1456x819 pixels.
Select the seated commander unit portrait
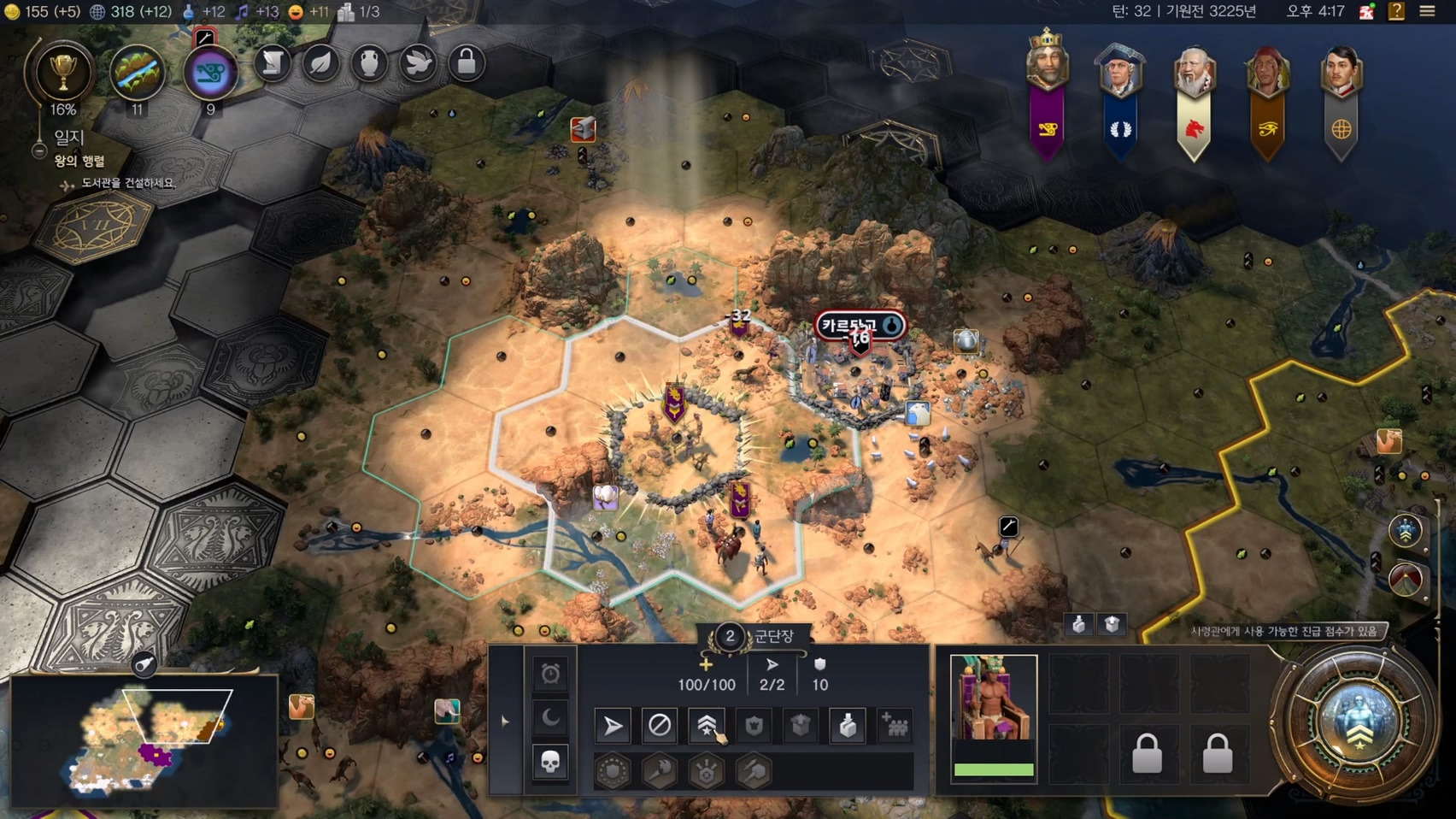click(x=994, y=698)
